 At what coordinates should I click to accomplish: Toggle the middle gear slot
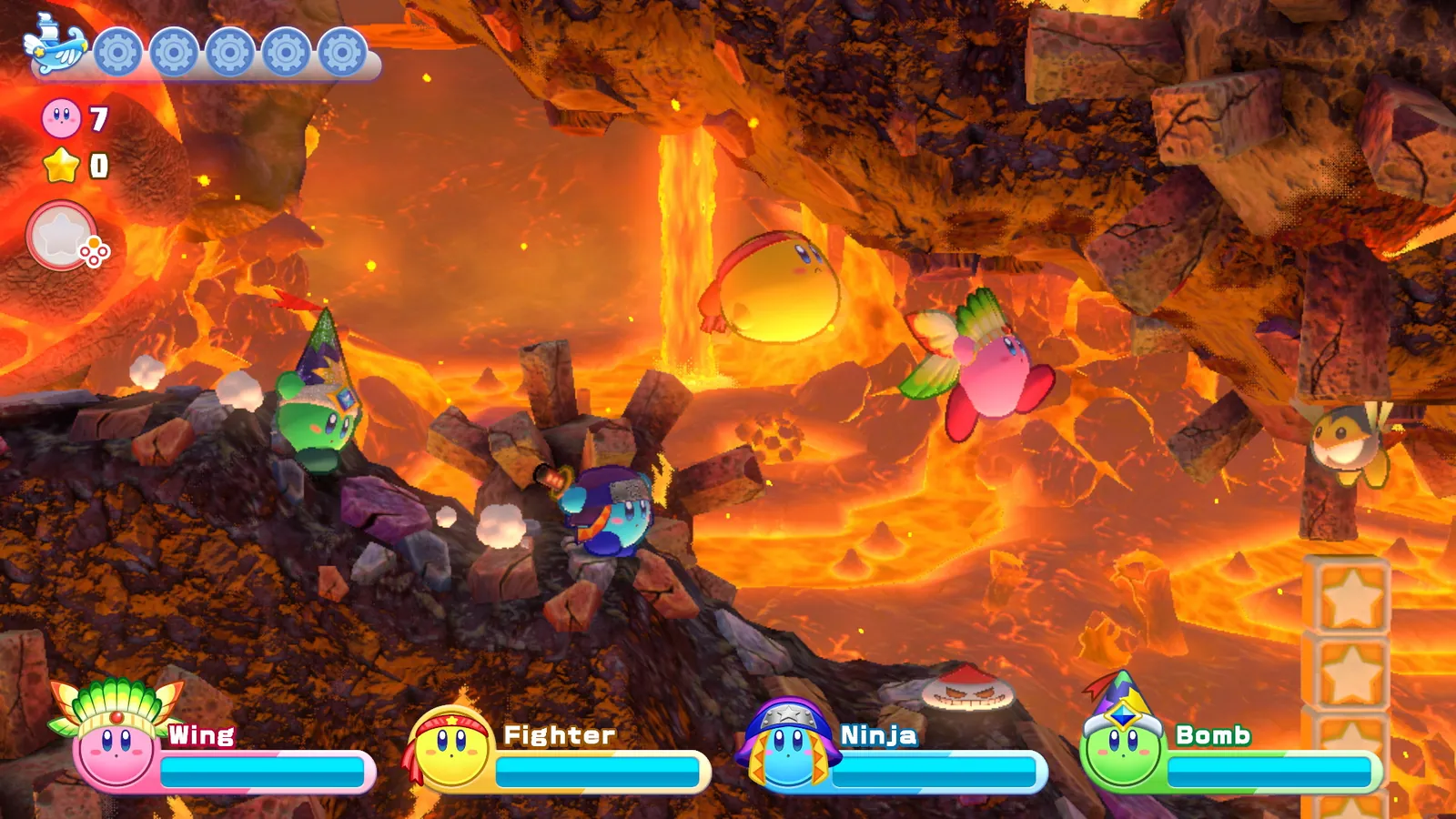click(x=227, y=52)
